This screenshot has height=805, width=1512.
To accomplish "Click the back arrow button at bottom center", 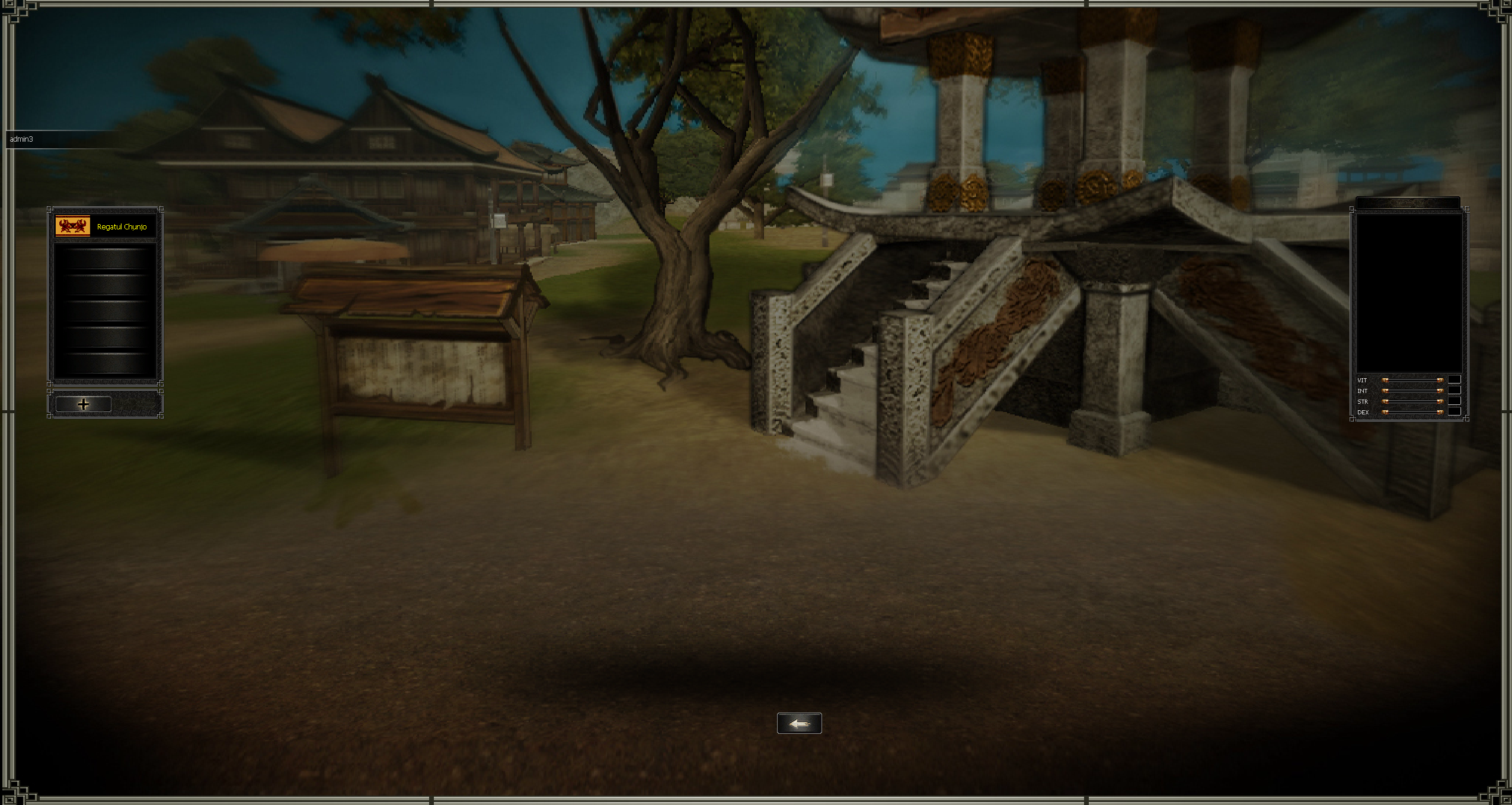I will (x=800, y=723).
